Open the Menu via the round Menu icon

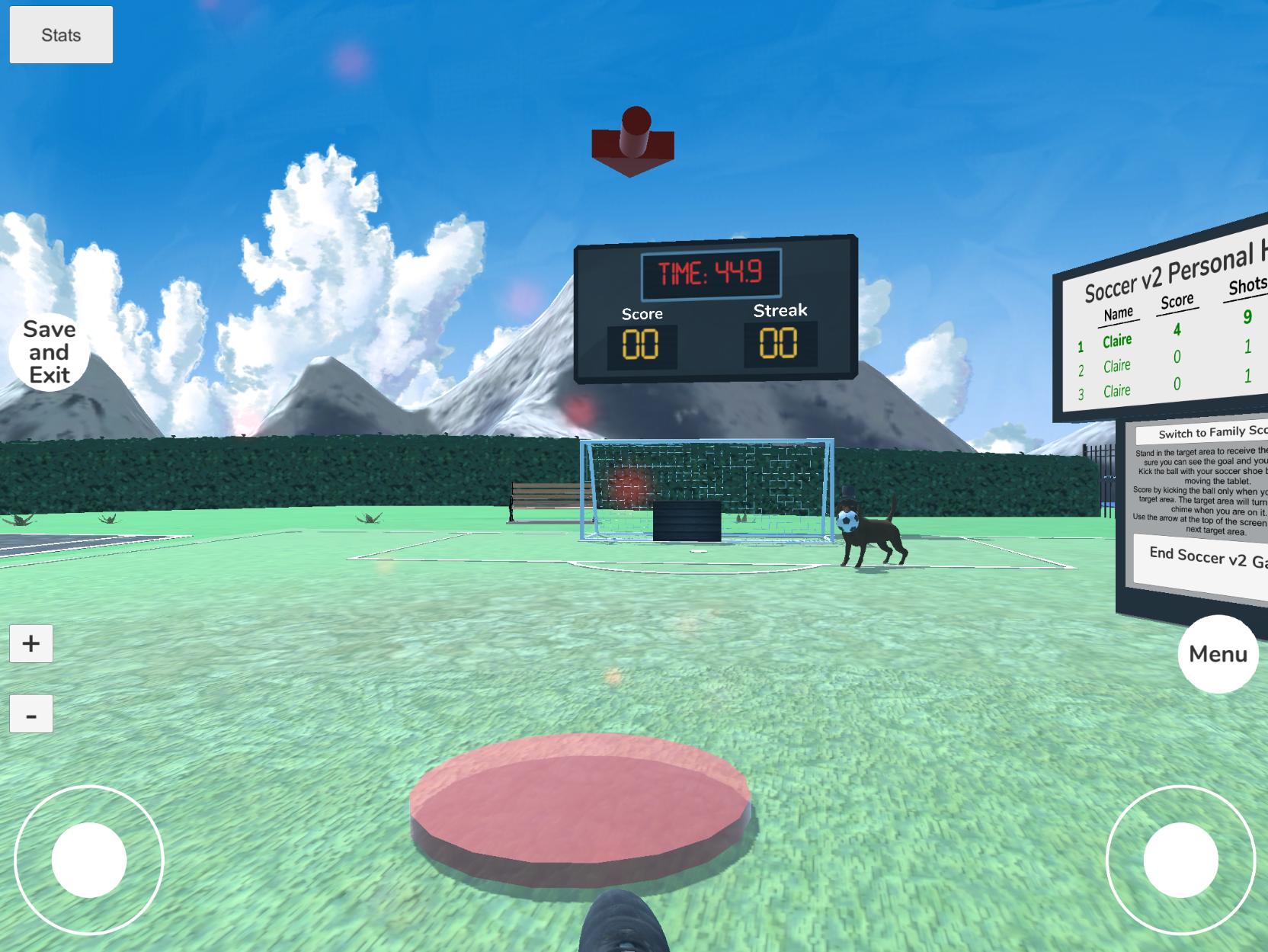1217,653
